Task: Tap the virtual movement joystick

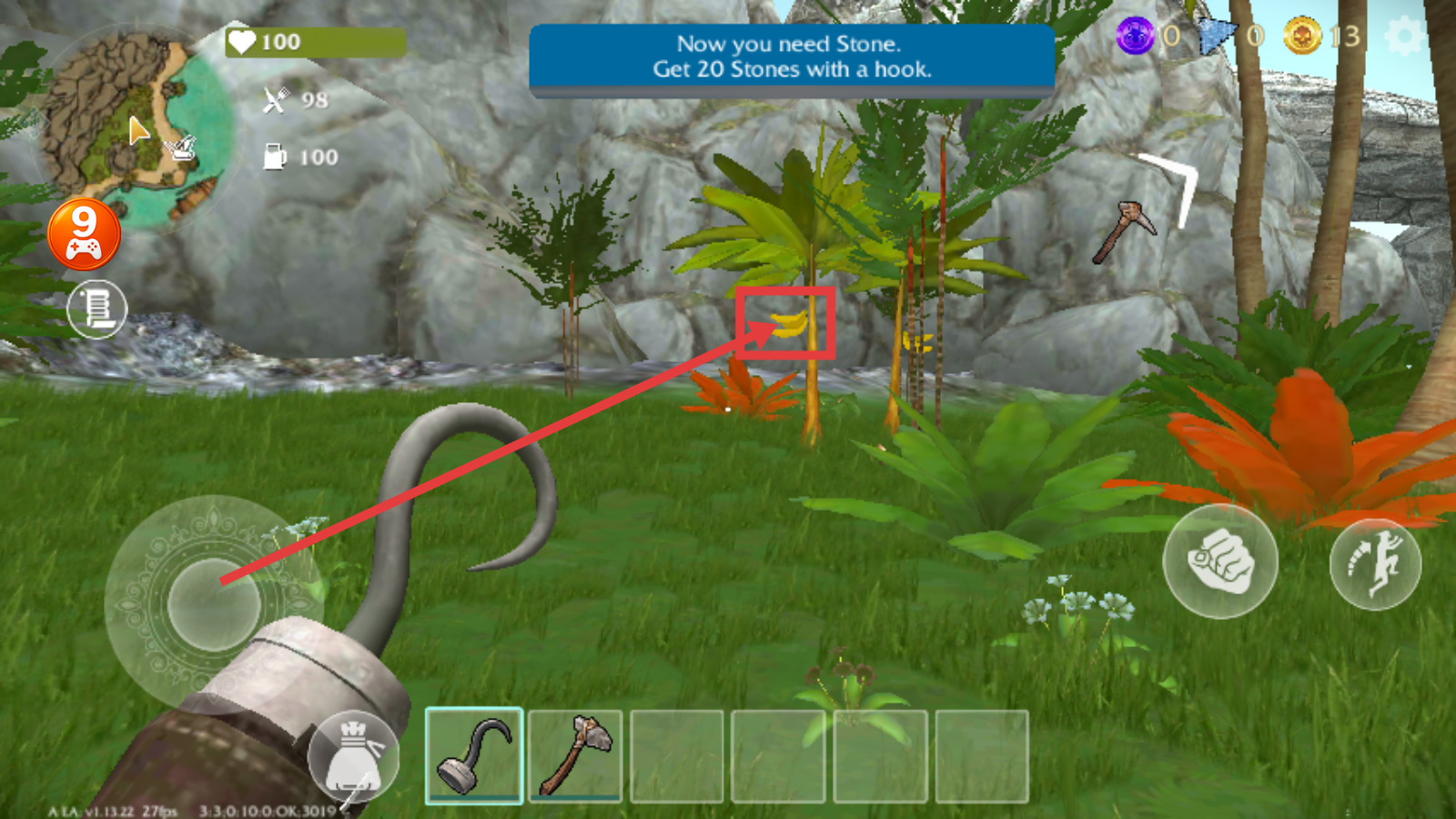Action: 213,603
